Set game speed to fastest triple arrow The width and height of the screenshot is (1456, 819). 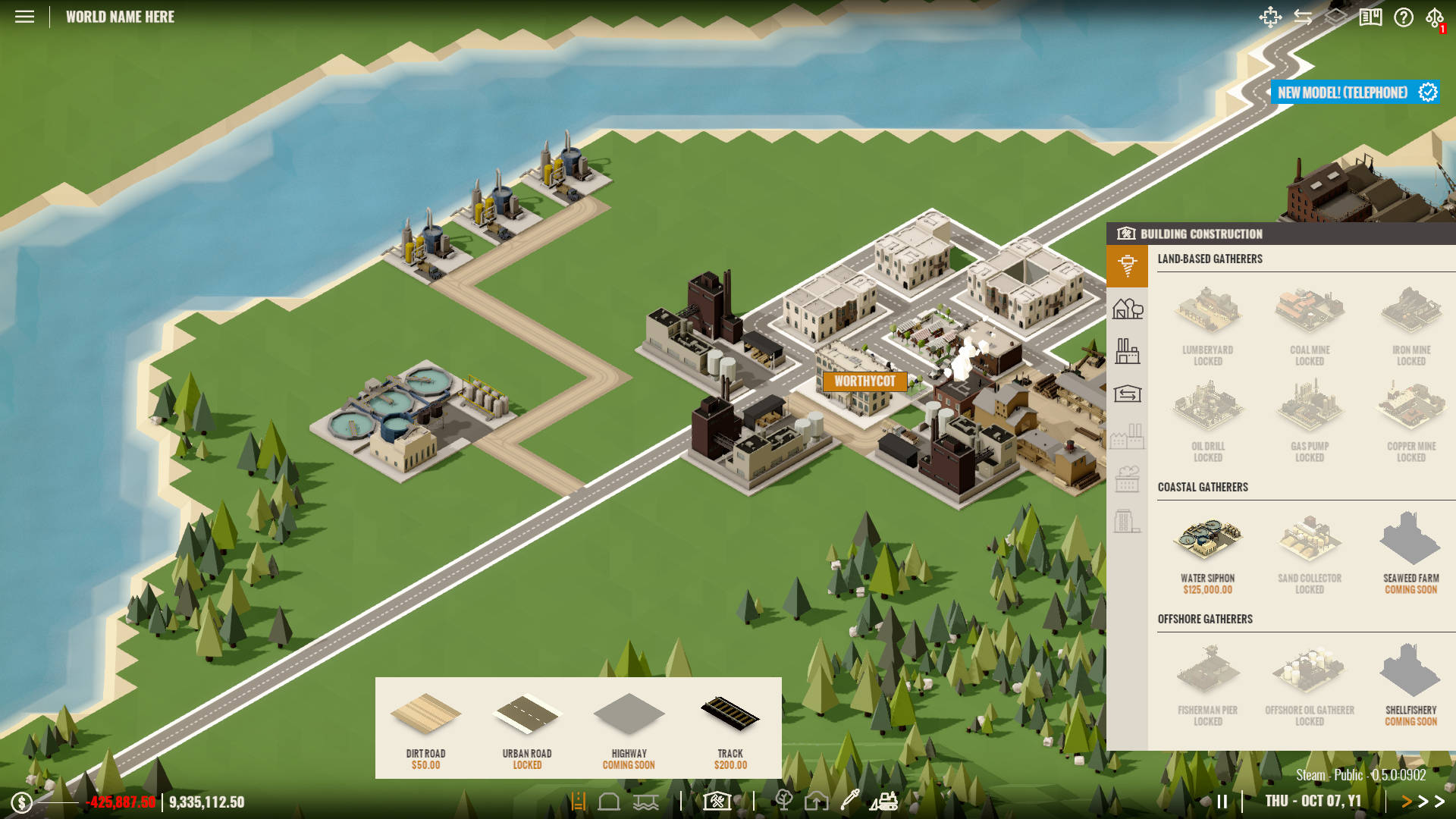coord(1439,802)
